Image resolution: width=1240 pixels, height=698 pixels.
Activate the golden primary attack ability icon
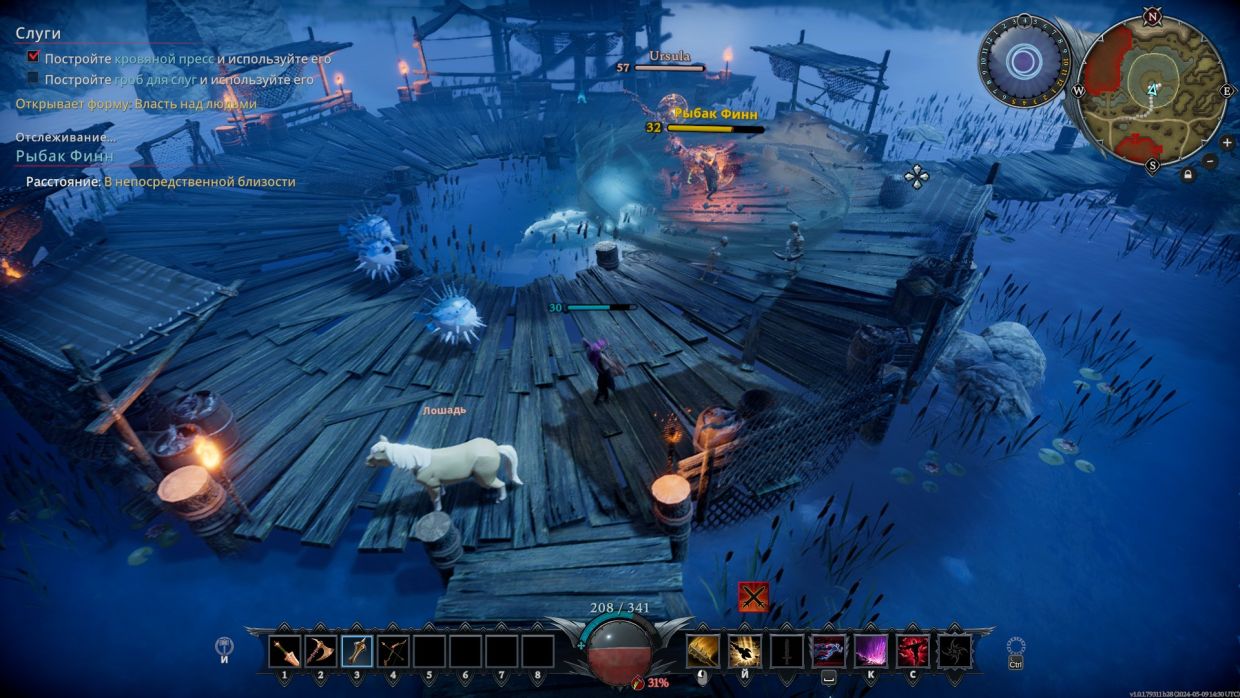coord(702,651)
